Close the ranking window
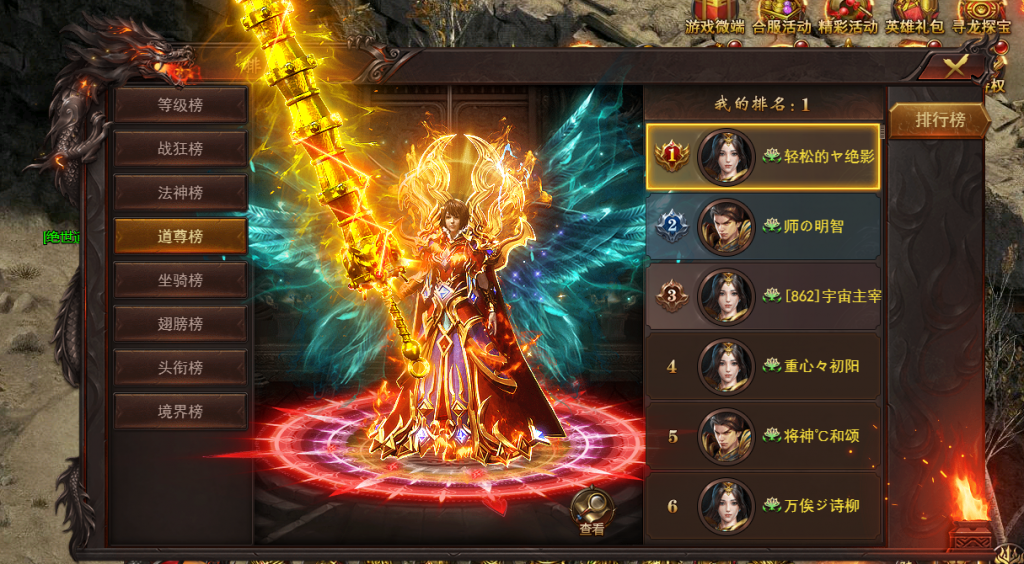The height and width of the screenshot is (564, 1024). point(956,67)
